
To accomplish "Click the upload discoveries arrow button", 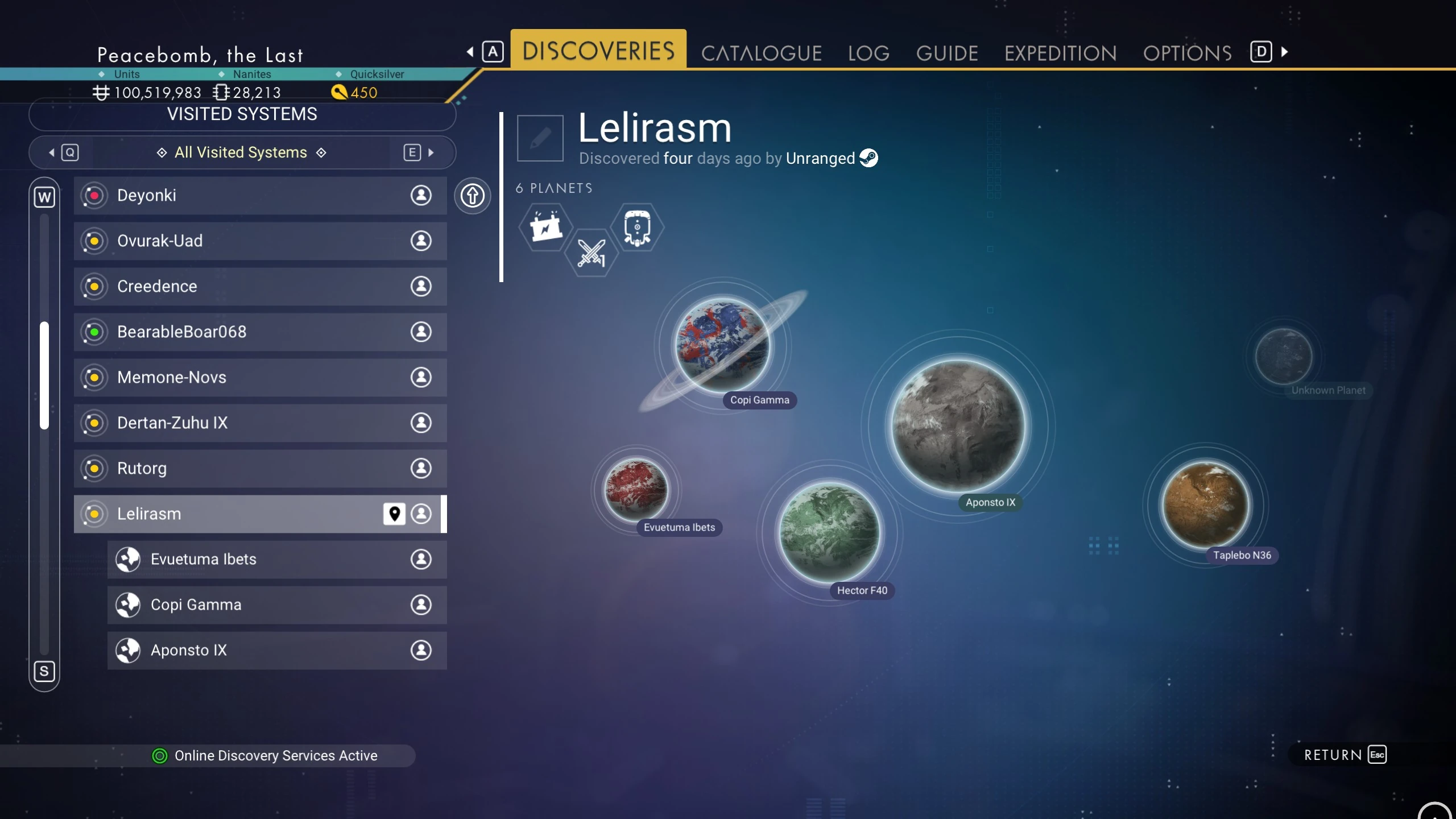I will (472, 196).
